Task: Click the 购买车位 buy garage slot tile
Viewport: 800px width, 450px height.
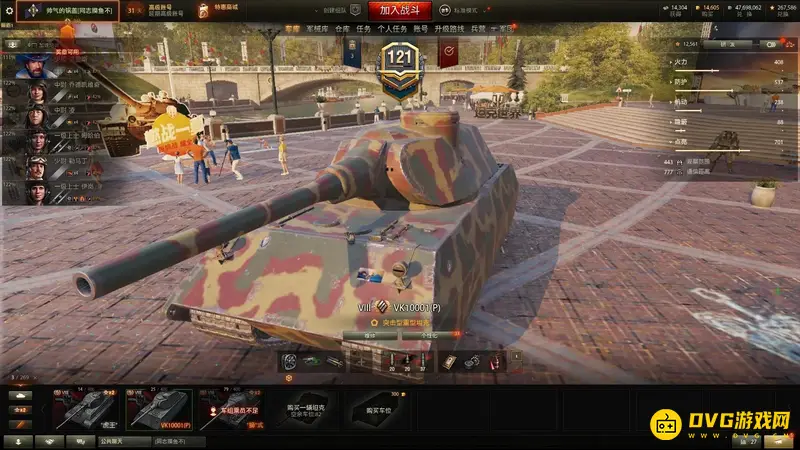Action: click(x=377, y=409)
